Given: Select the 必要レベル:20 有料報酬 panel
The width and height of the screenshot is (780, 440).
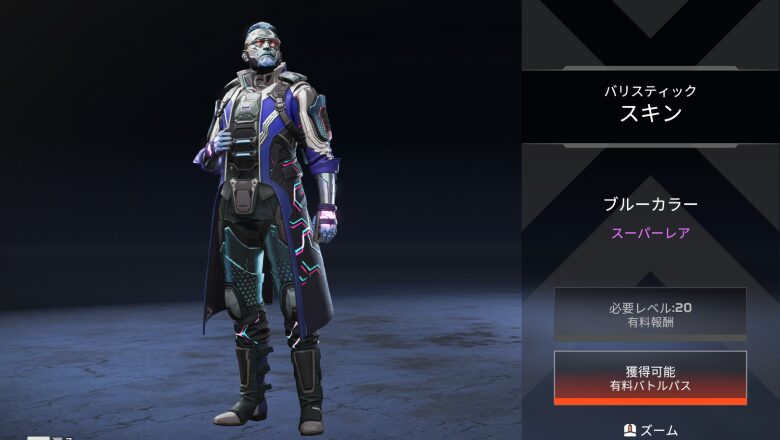Looking at the screenshot, I should 650,313.
